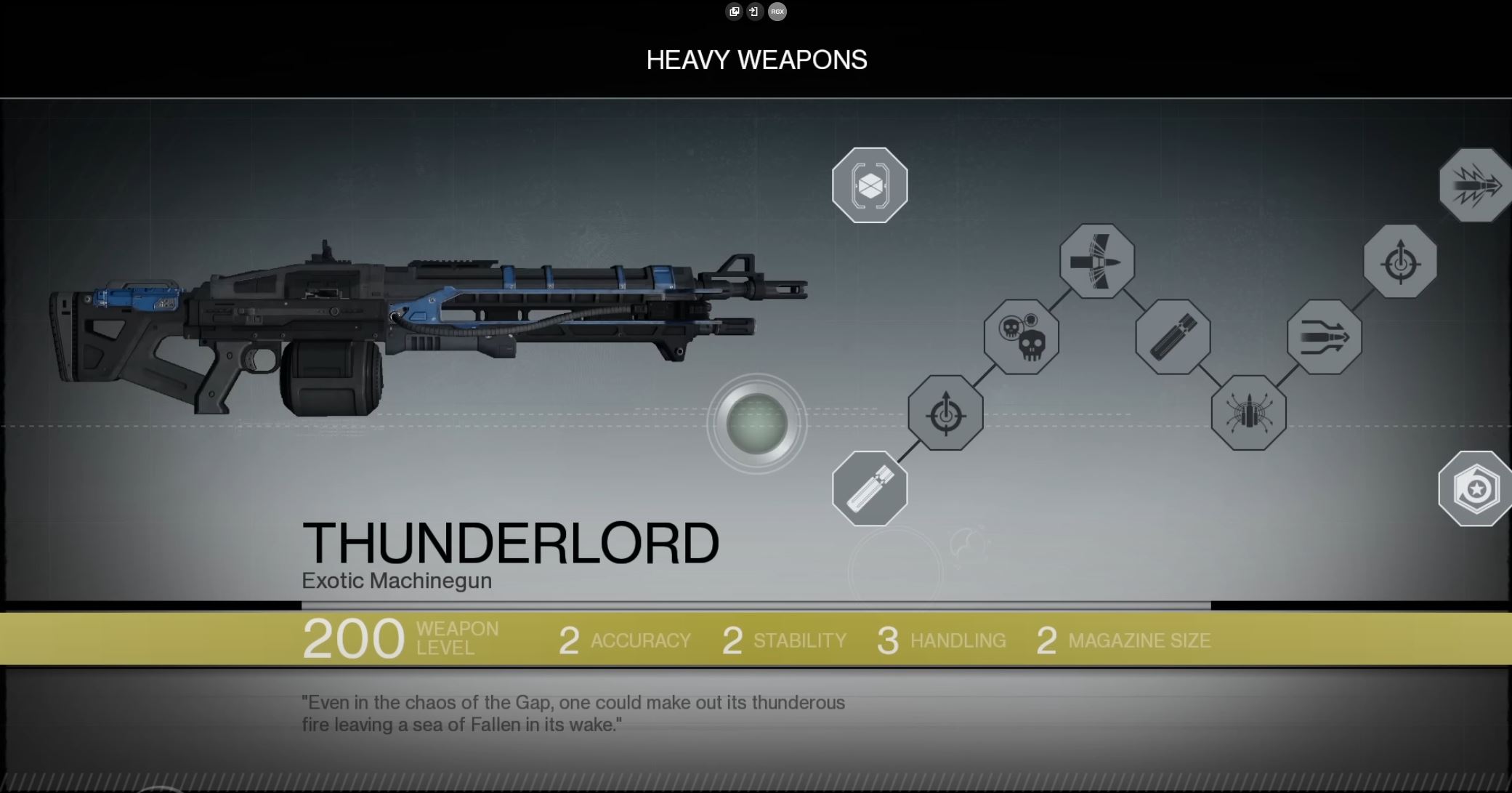
Task: Select the cube-in-brackets perk node
Action: pos(870,185)
